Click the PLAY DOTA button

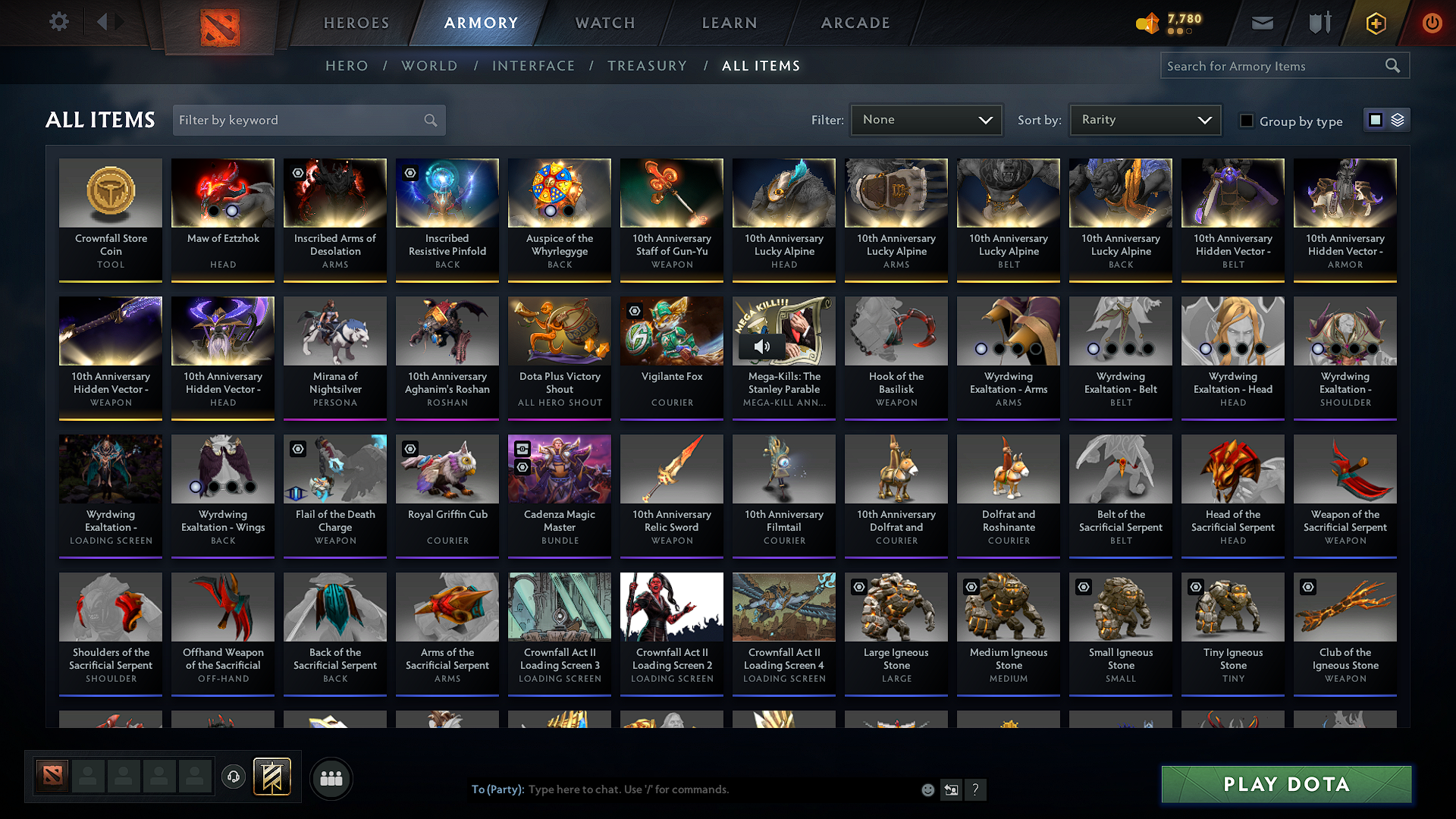tap(1285, 784)
